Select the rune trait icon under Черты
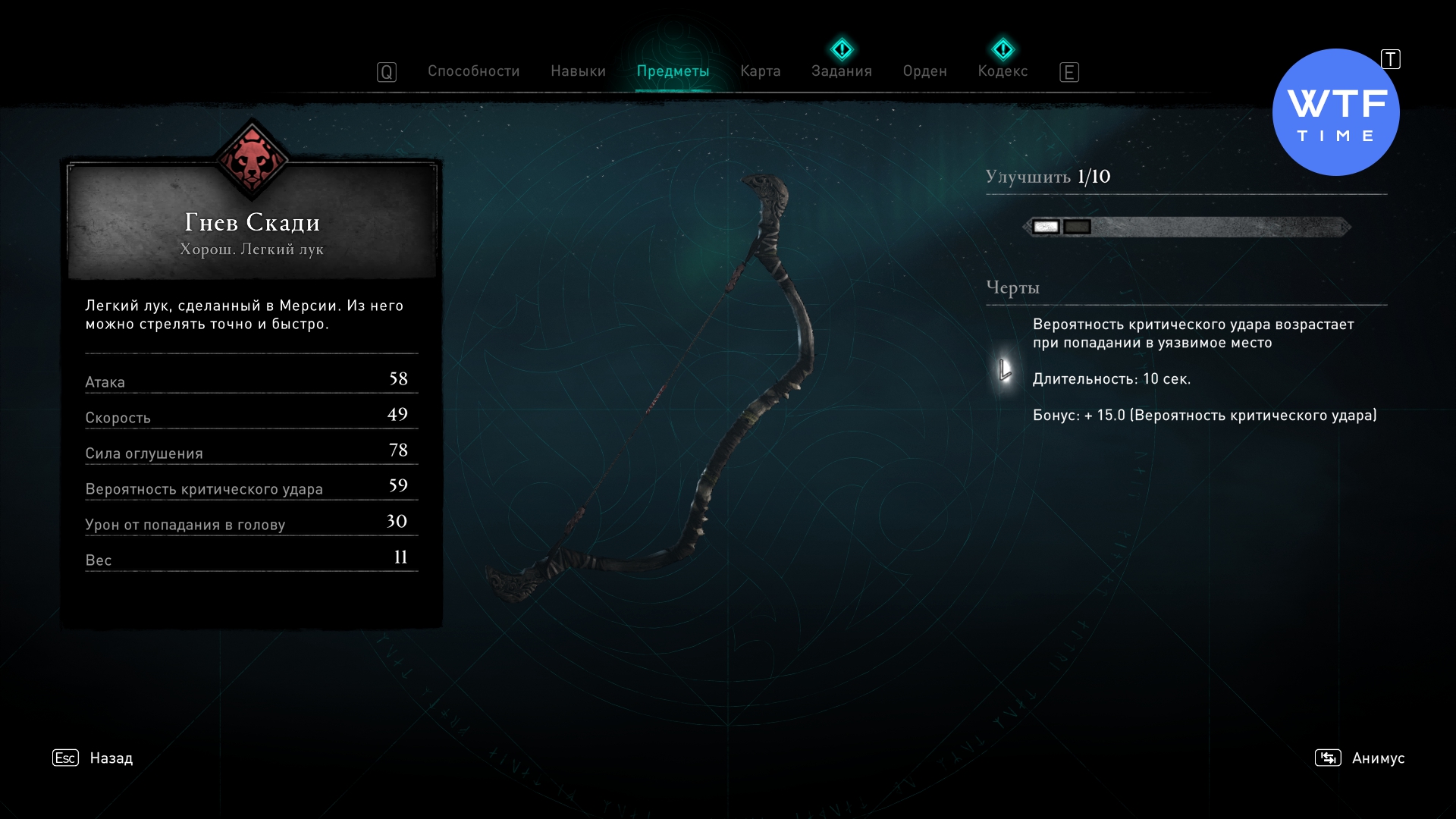 click(x=1005, y=371)
